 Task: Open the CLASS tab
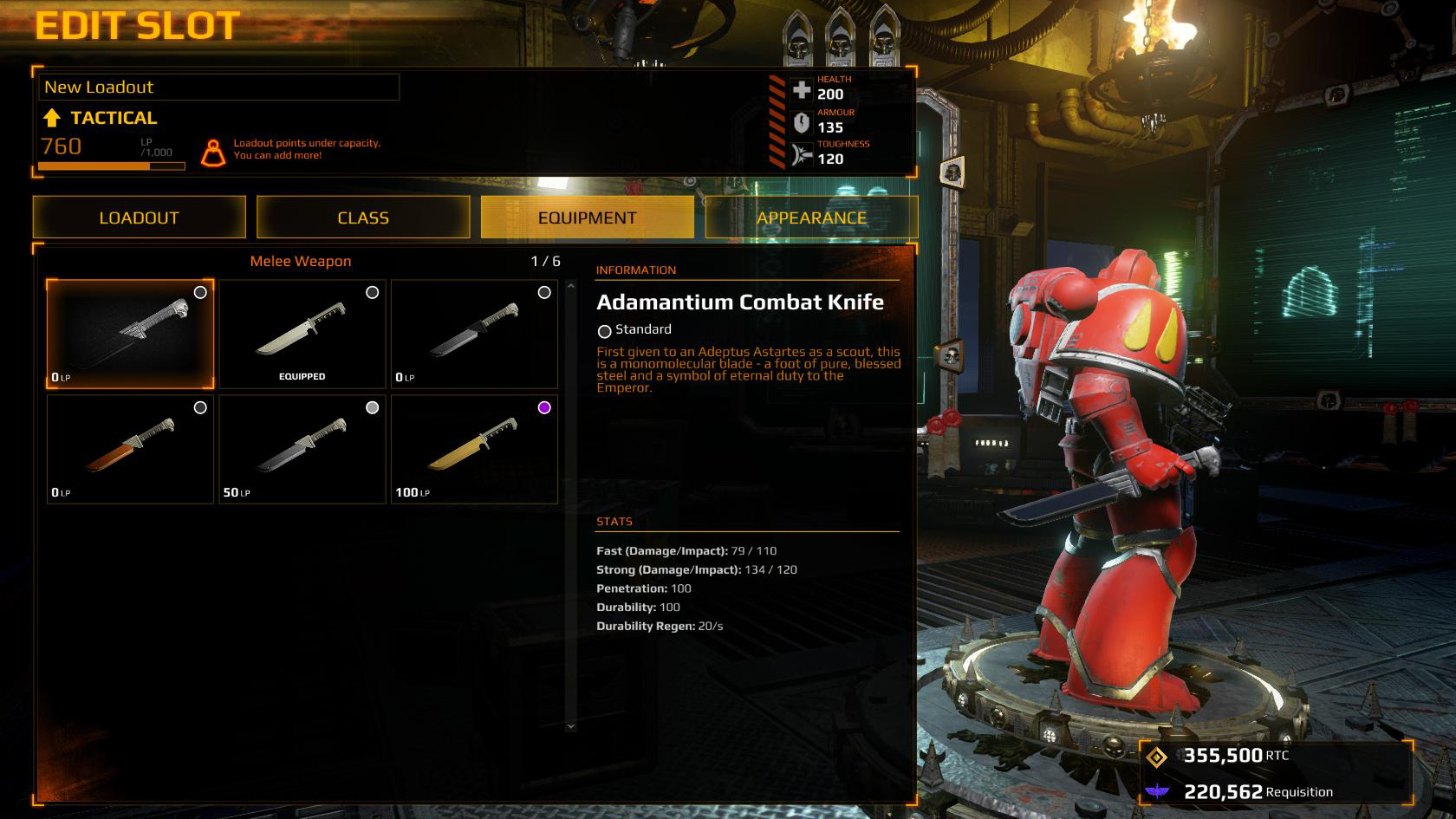tap(363, 218)
